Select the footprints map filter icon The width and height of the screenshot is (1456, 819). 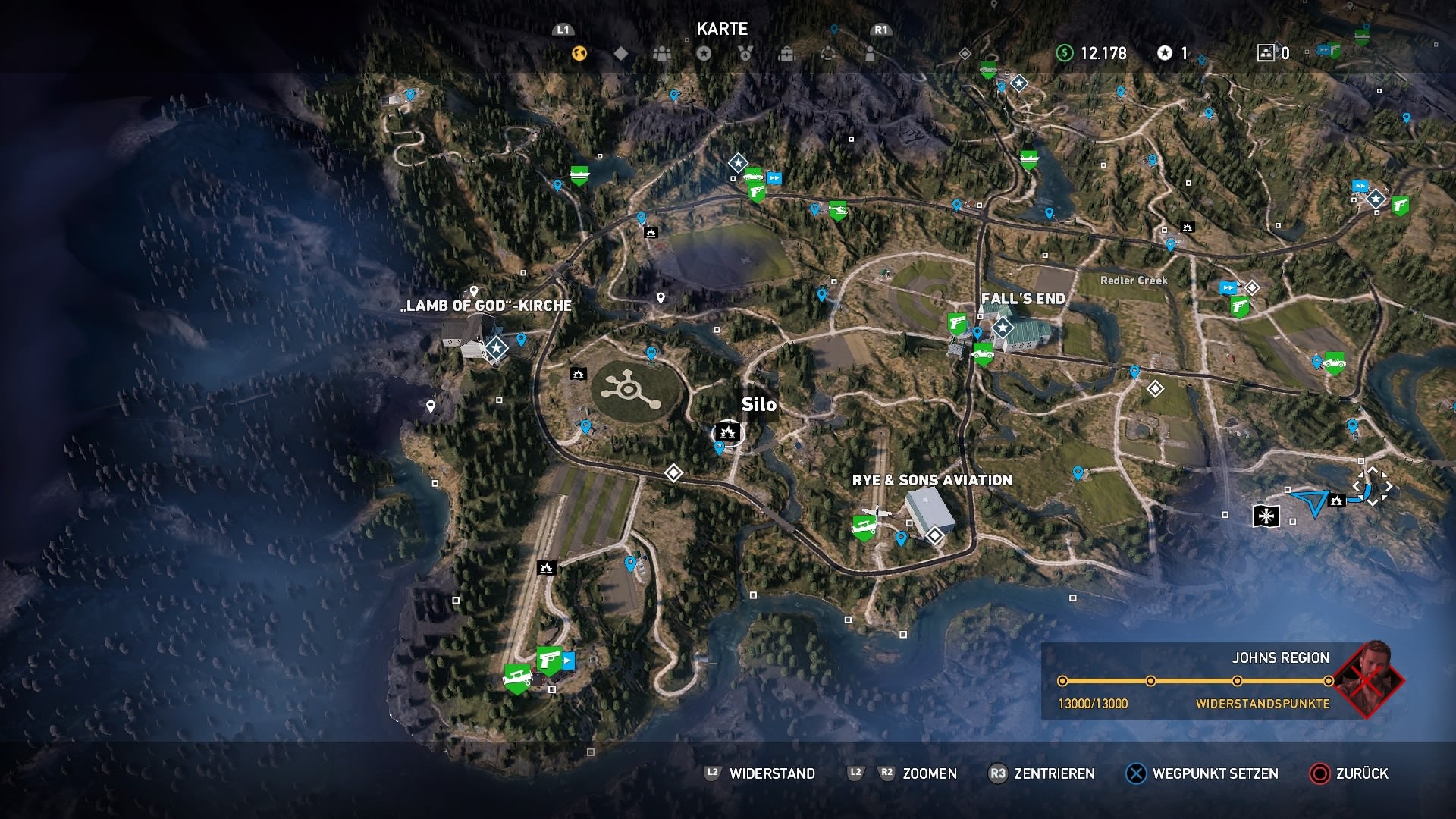(579, 55)
